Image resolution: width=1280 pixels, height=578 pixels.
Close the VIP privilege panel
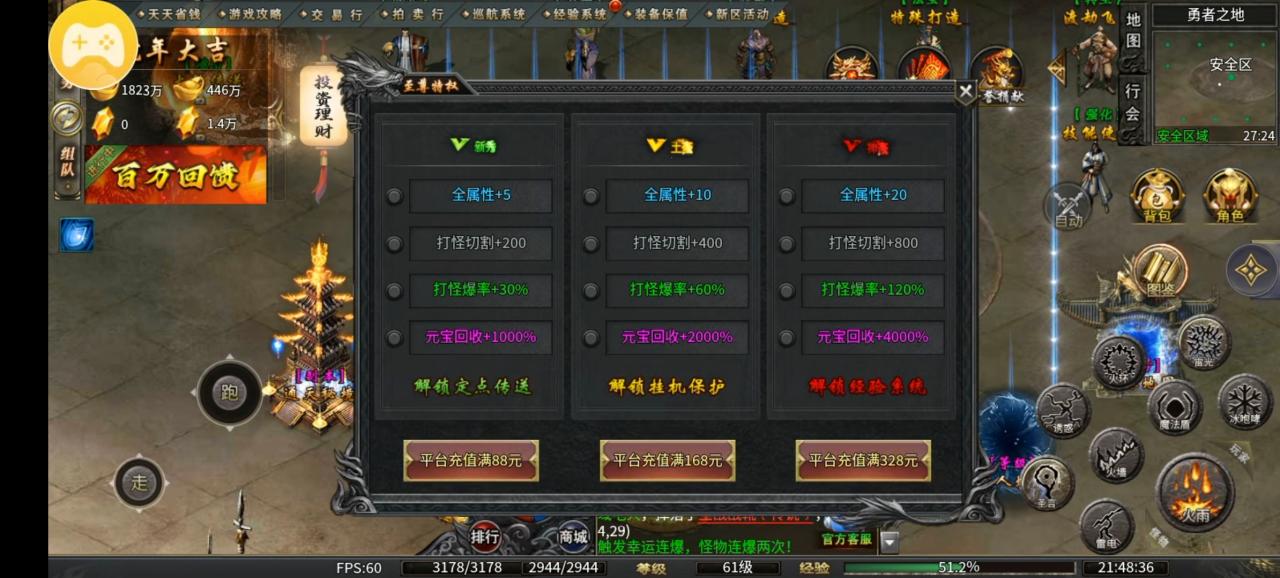pos(965,92)
